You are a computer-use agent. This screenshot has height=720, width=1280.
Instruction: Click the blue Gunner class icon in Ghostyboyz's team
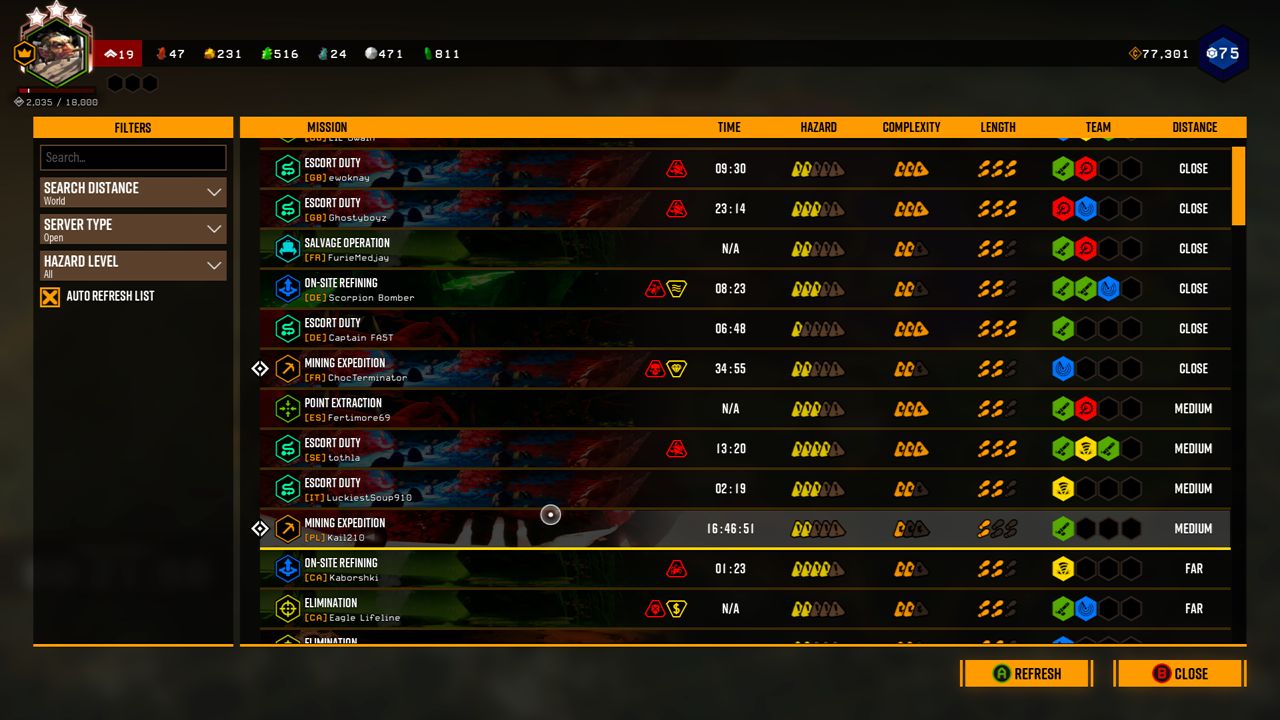1086,208
